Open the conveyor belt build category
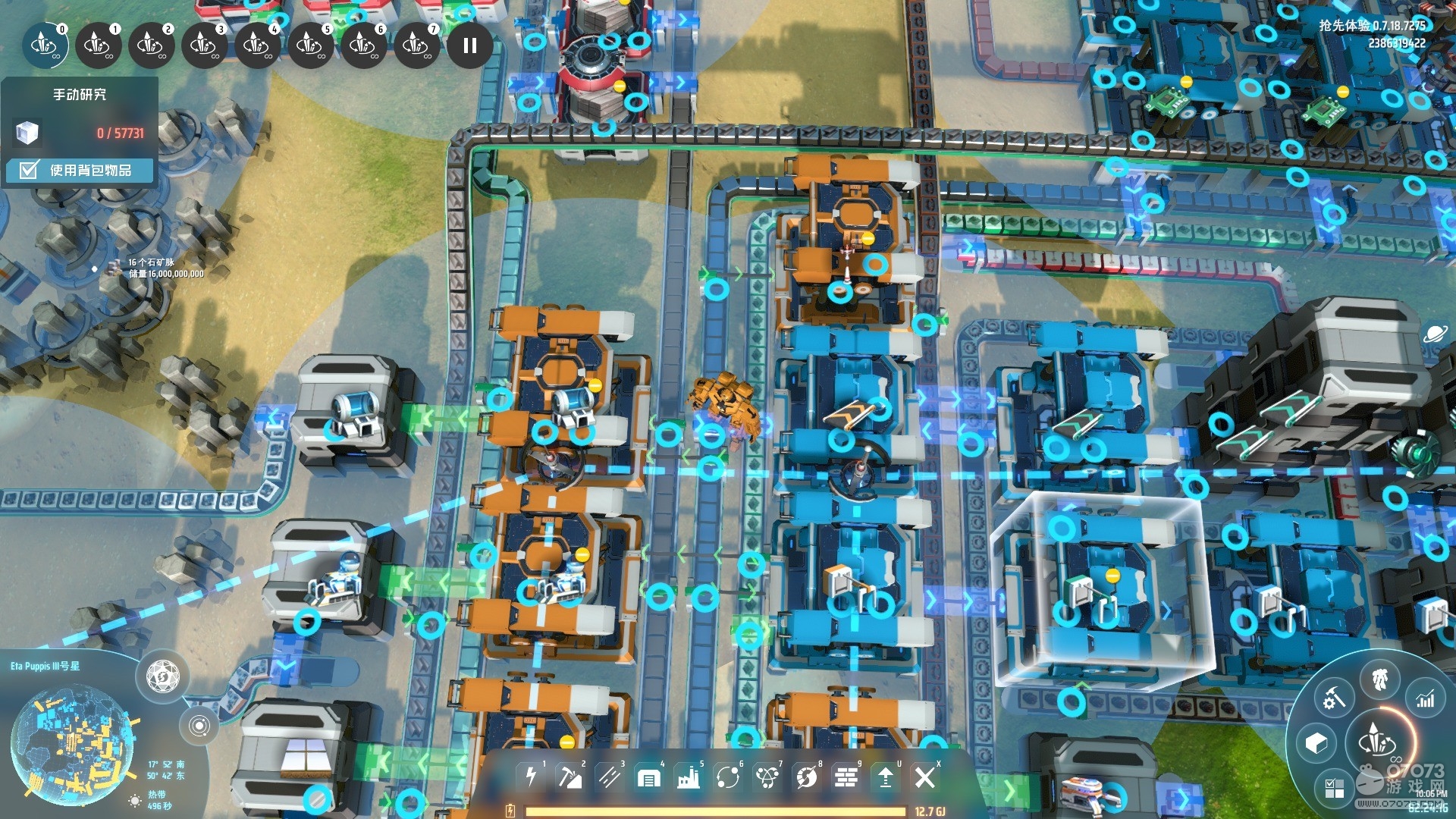The width and height of the screenshot is (1456, 819). (609, 777)
